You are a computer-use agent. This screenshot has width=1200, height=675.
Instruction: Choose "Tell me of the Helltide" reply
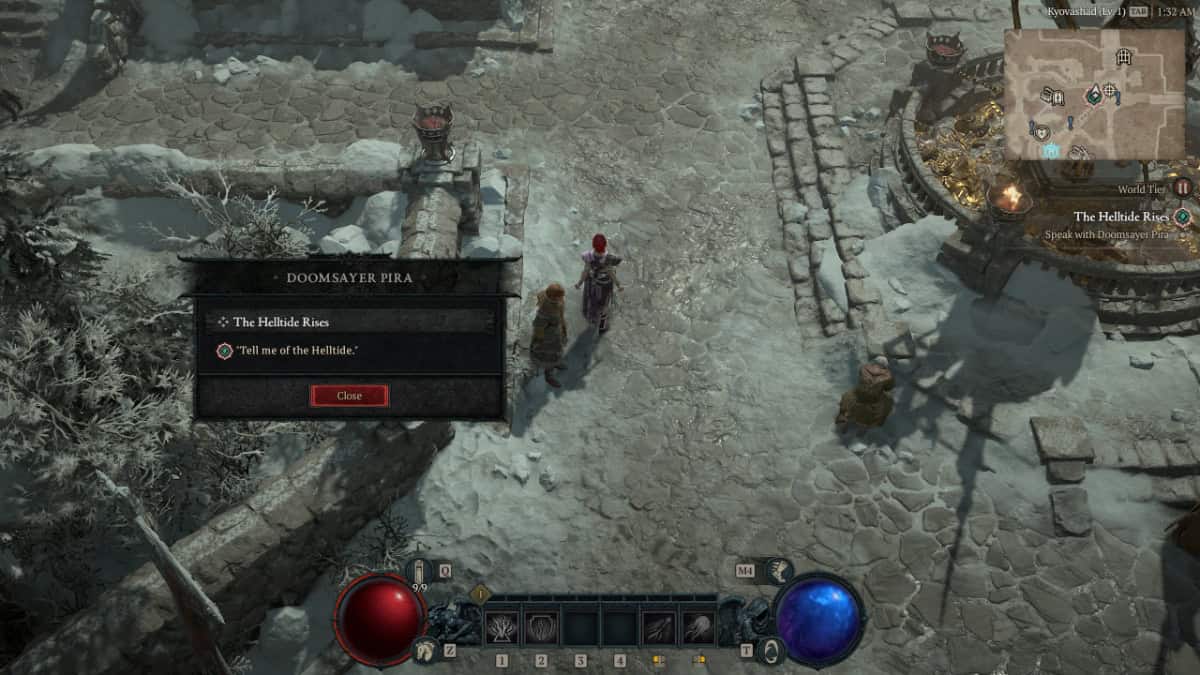tap(295, 349)
